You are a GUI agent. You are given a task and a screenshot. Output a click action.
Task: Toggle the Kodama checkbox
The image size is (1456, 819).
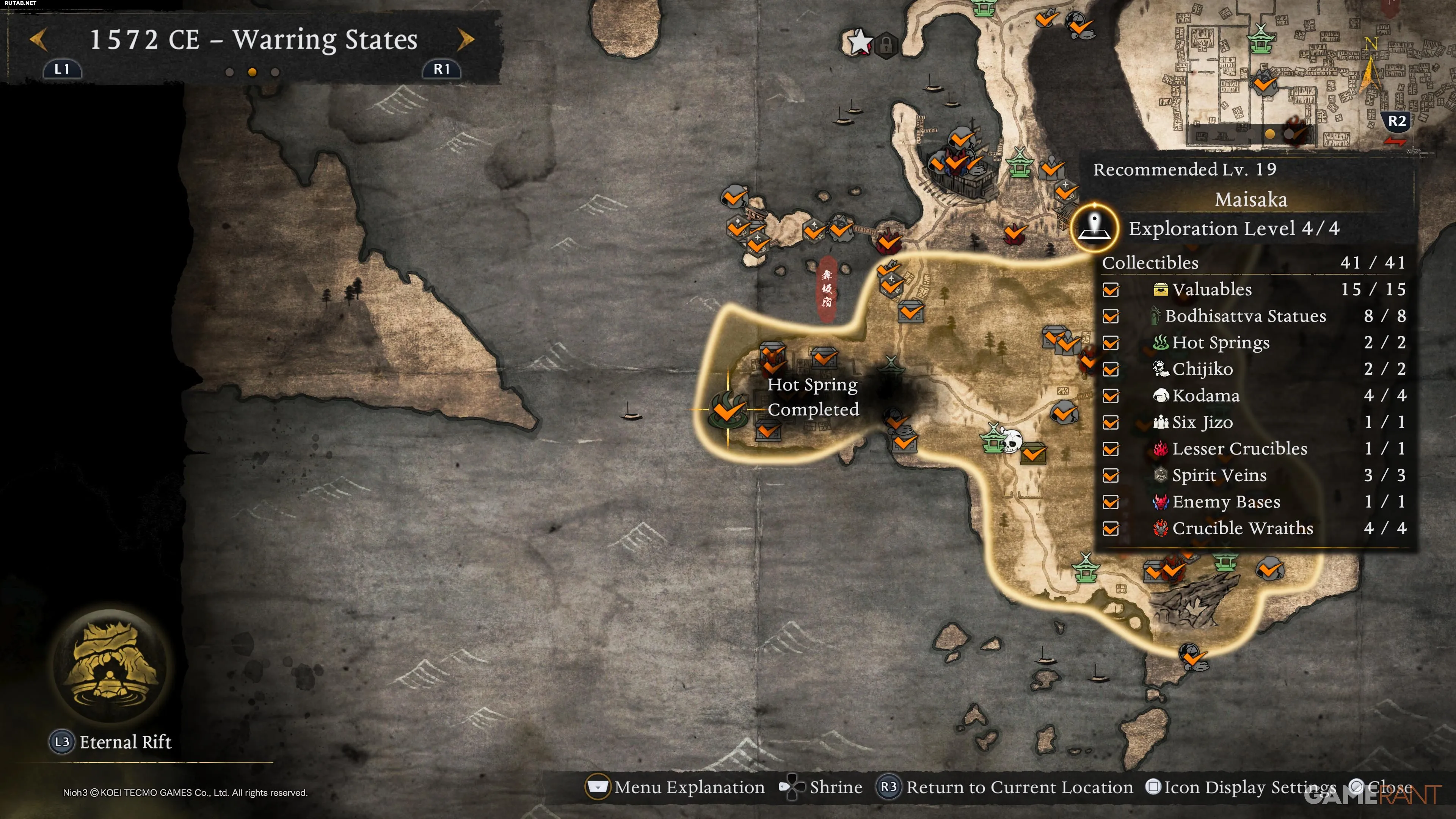tap(1111, 396)
